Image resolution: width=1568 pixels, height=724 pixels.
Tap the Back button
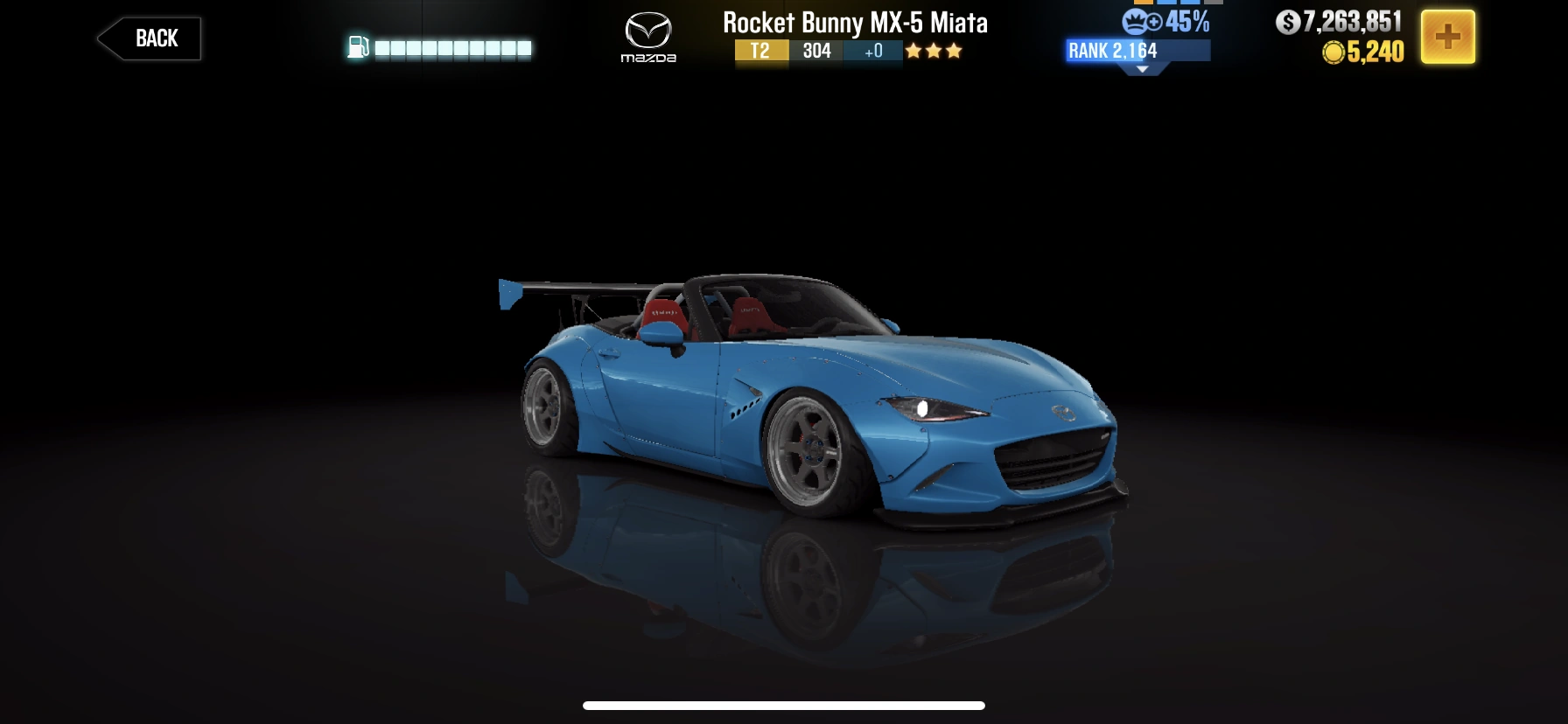pyautogui.click(x=148, y=38)
